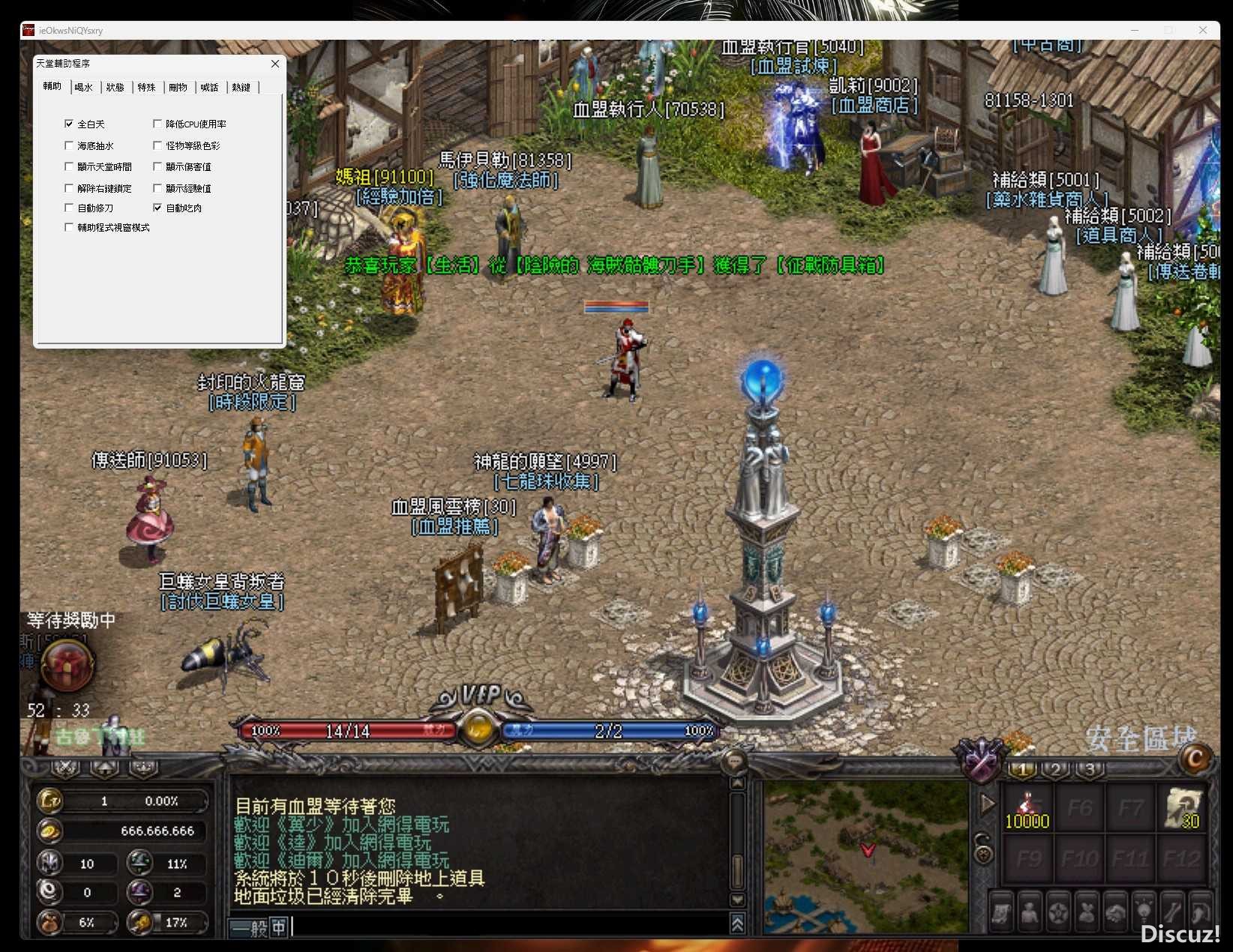The image size is (1233, 952).
Task: Click the minimap
Action: (865, 856)
